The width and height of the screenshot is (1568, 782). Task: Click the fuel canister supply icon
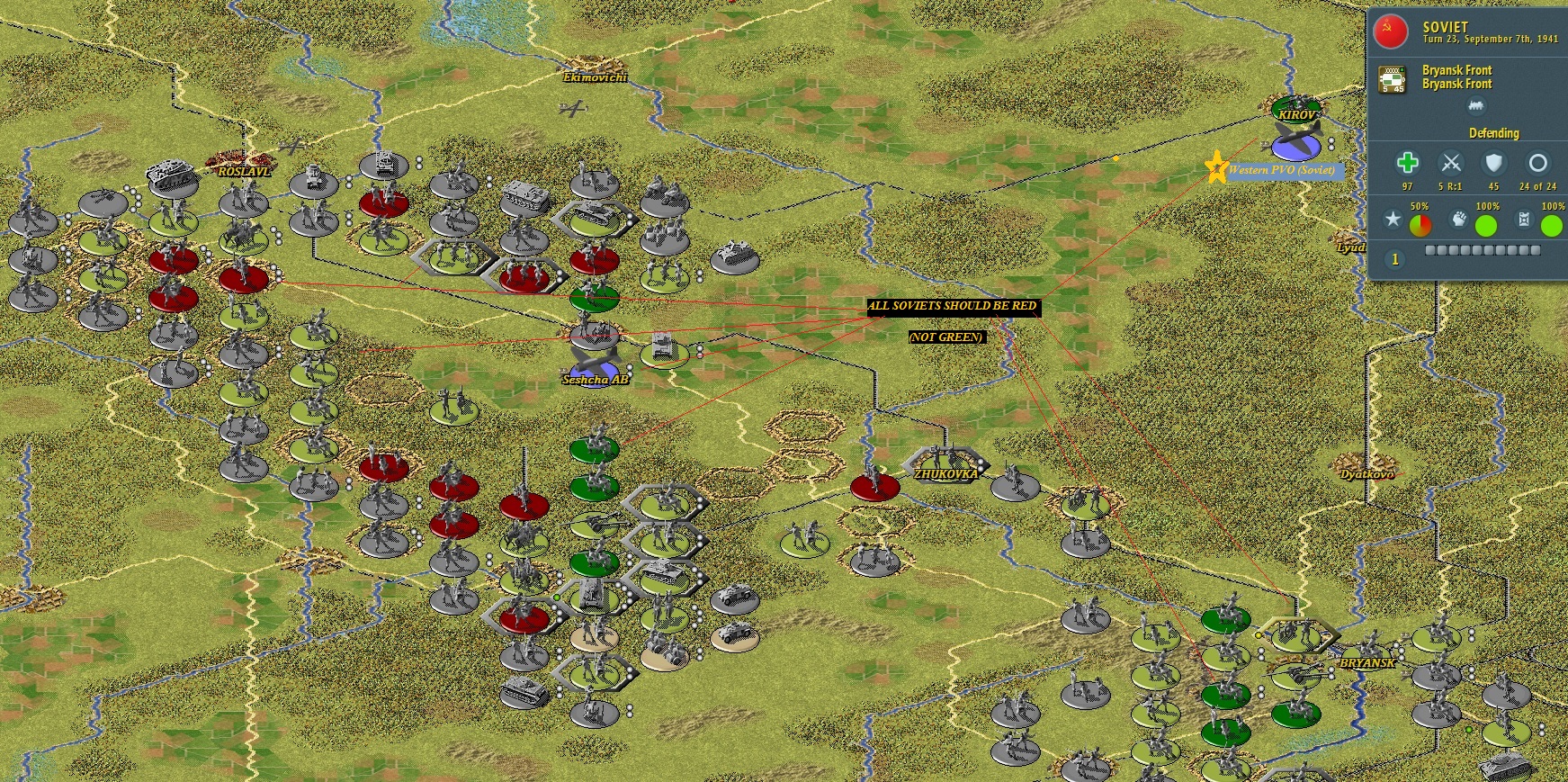coord(1526,220)
